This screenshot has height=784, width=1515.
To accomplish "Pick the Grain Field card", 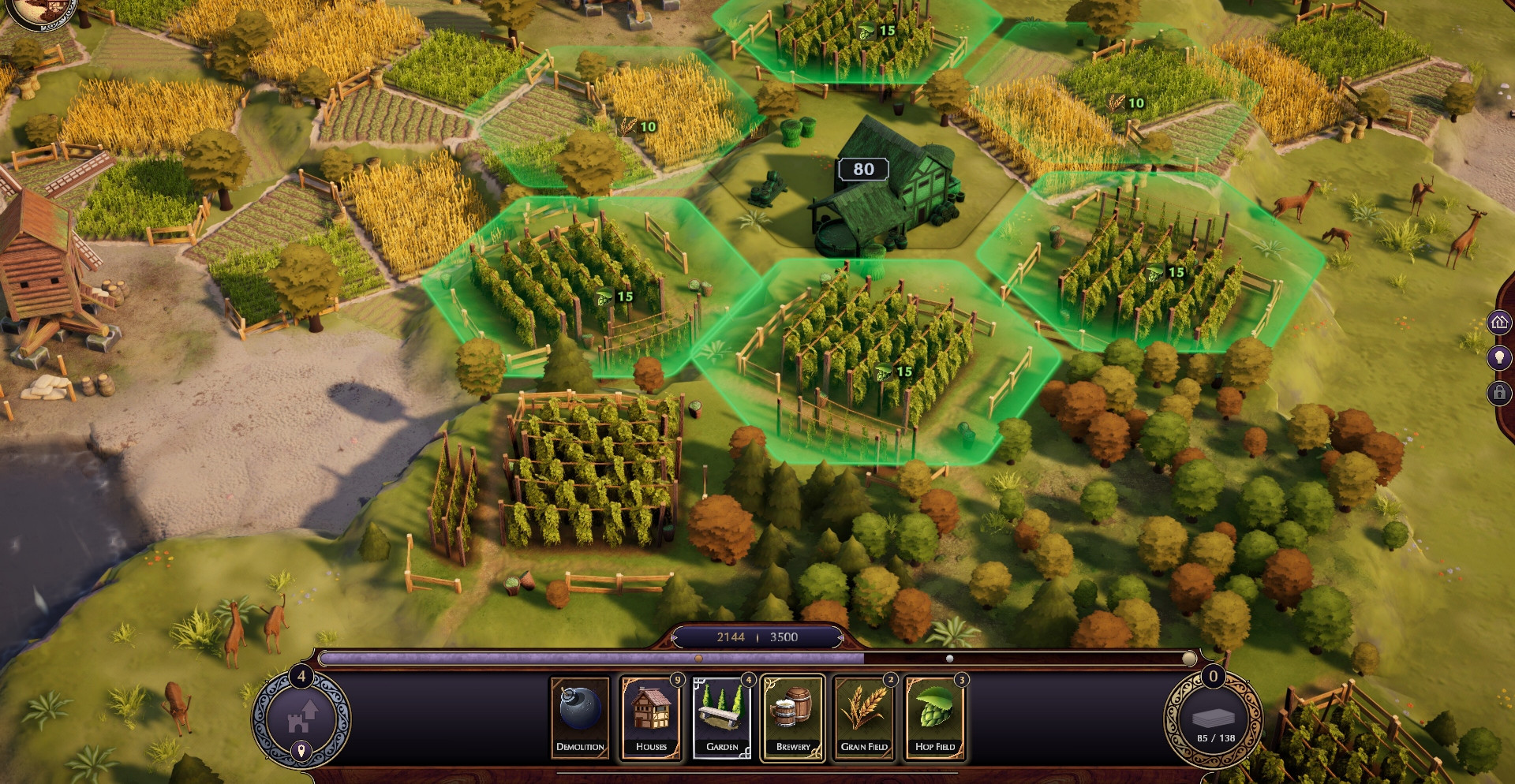I will [x=864, y=717].
